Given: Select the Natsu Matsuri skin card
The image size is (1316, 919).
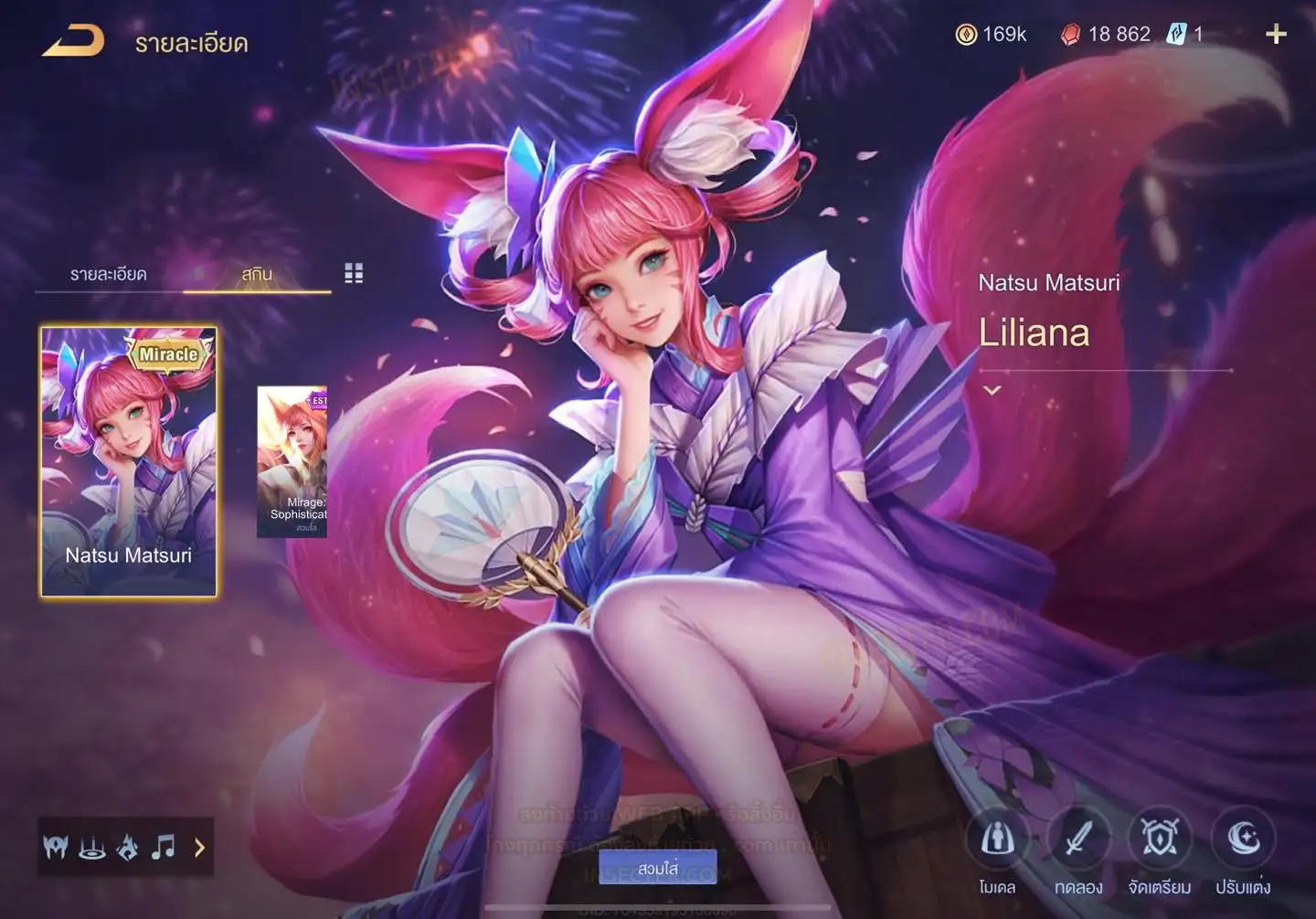Looking at the screenshot, I should click(x=129, y=461).
